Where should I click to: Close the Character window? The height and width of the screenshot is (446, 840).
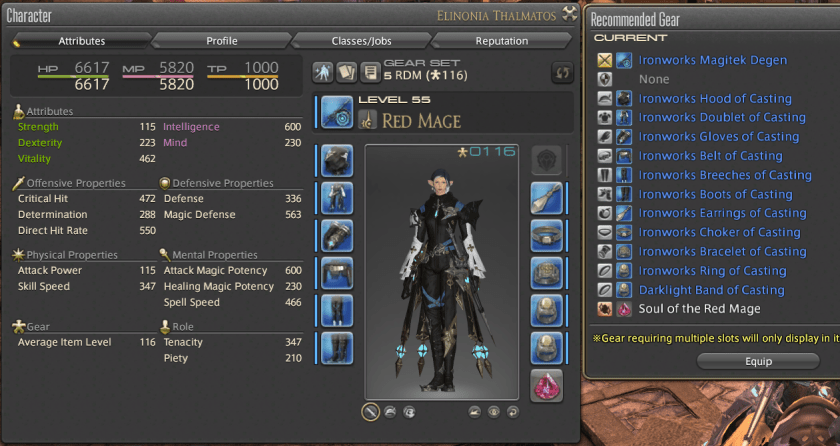point(570,14)
